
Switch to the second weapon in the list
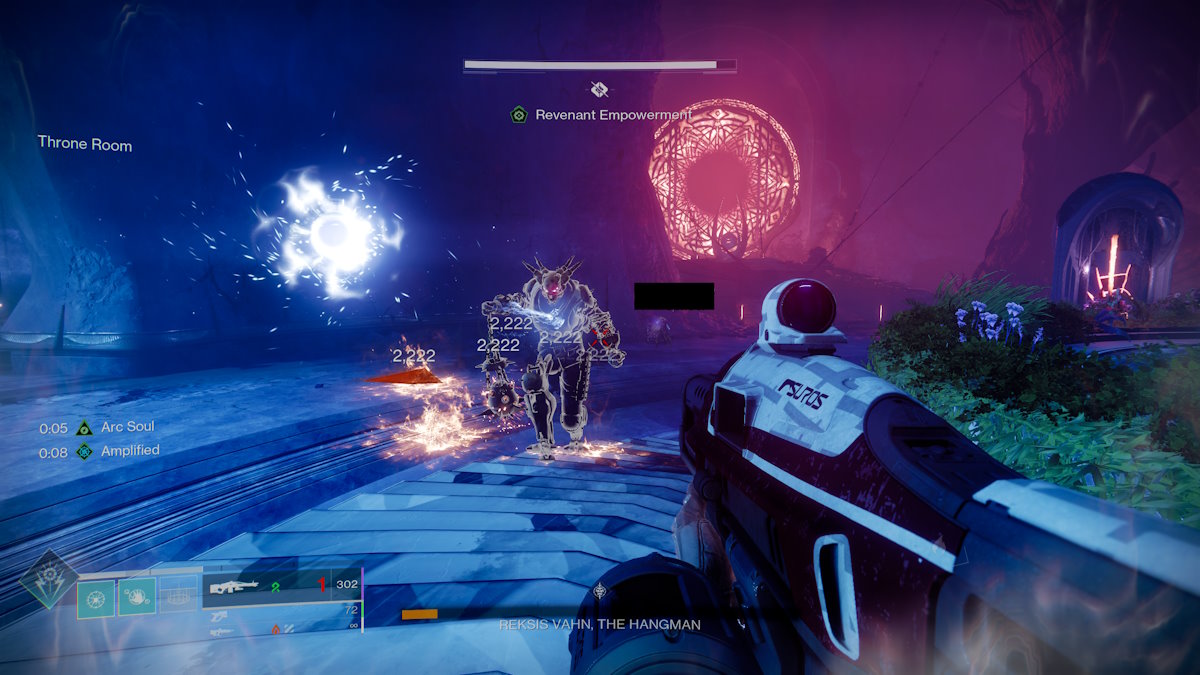click(x=220, y=612)
